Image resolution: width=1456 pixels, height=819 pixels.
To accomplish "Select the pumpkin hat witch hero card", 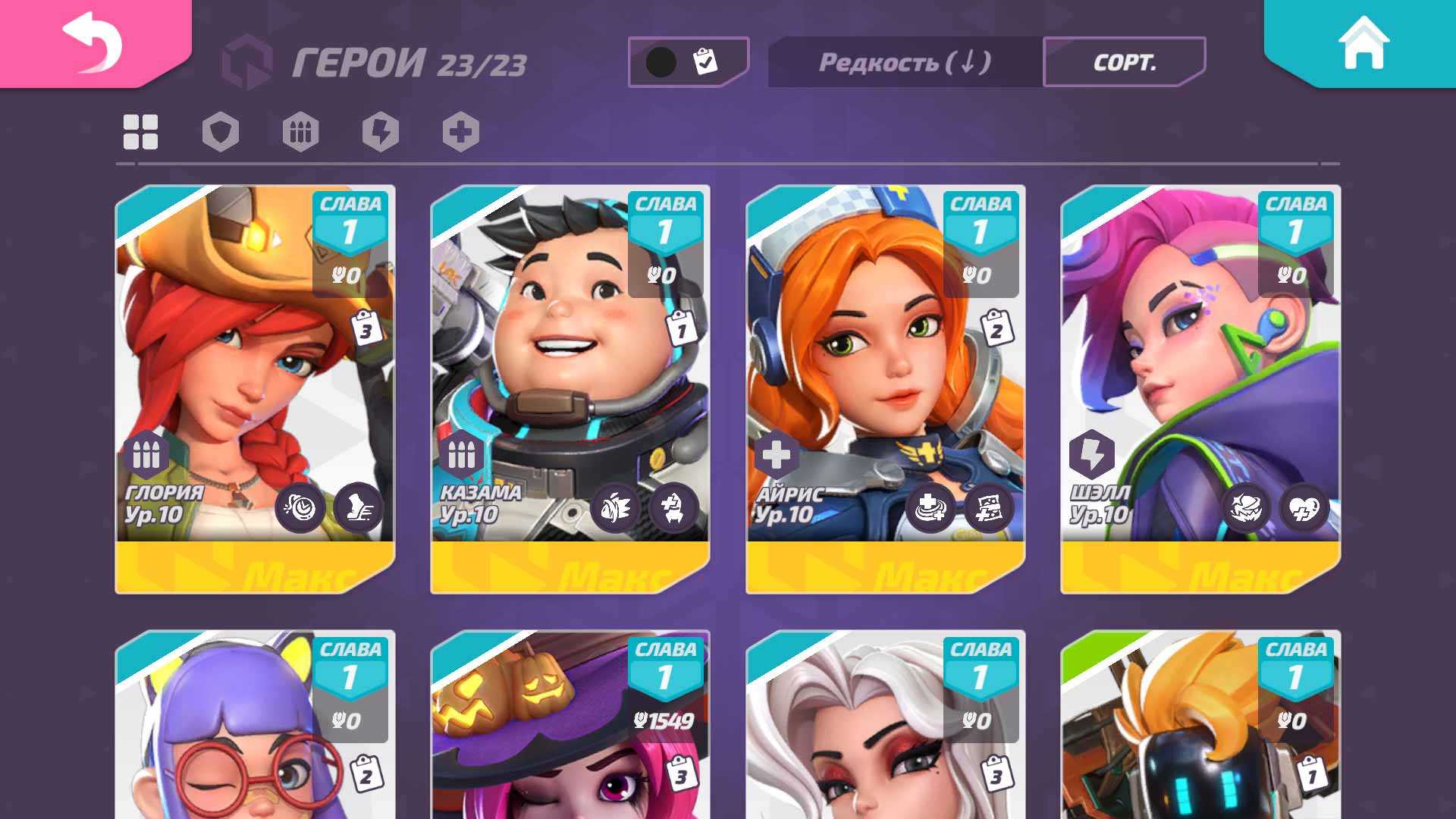I will pos(570,728).
